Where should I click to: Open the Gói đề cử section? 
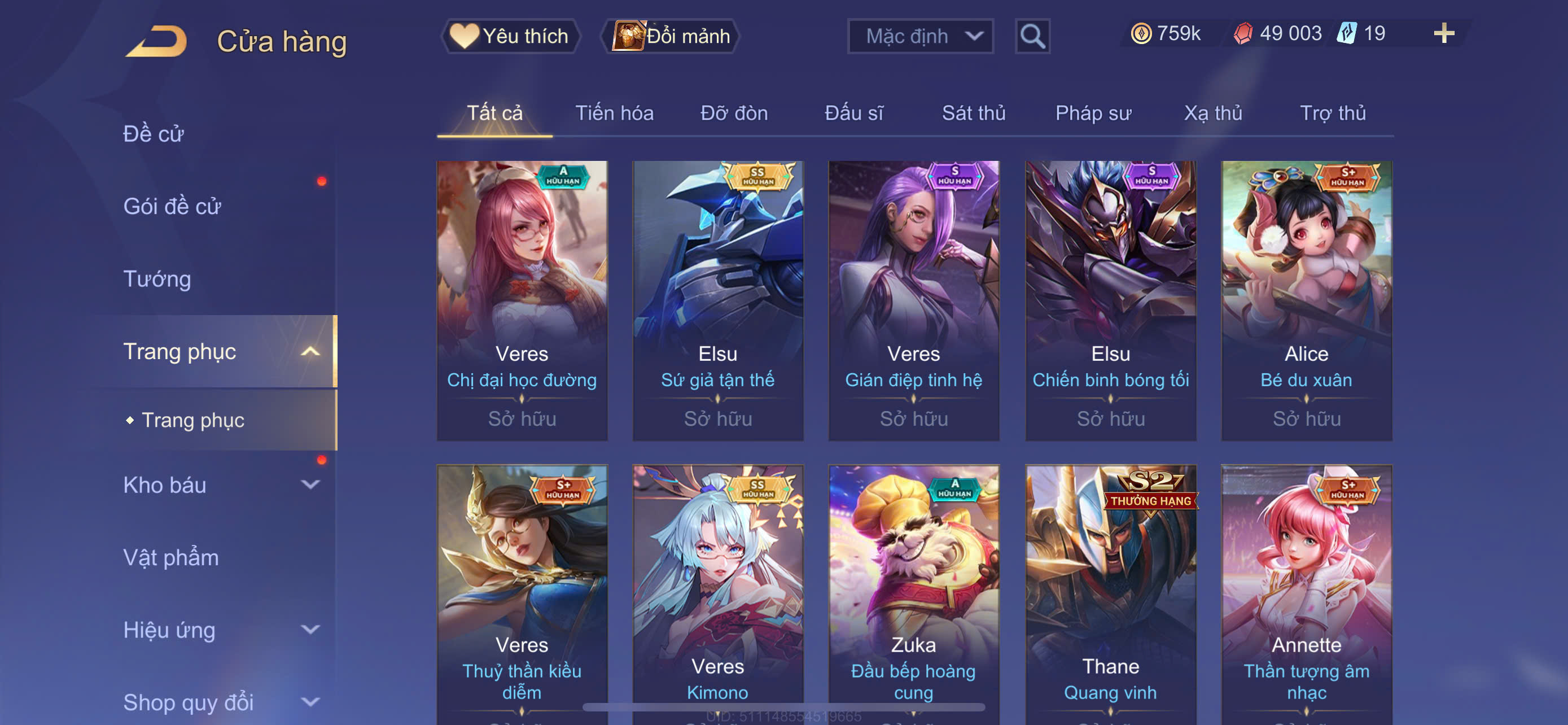click(x=172, y=206)
